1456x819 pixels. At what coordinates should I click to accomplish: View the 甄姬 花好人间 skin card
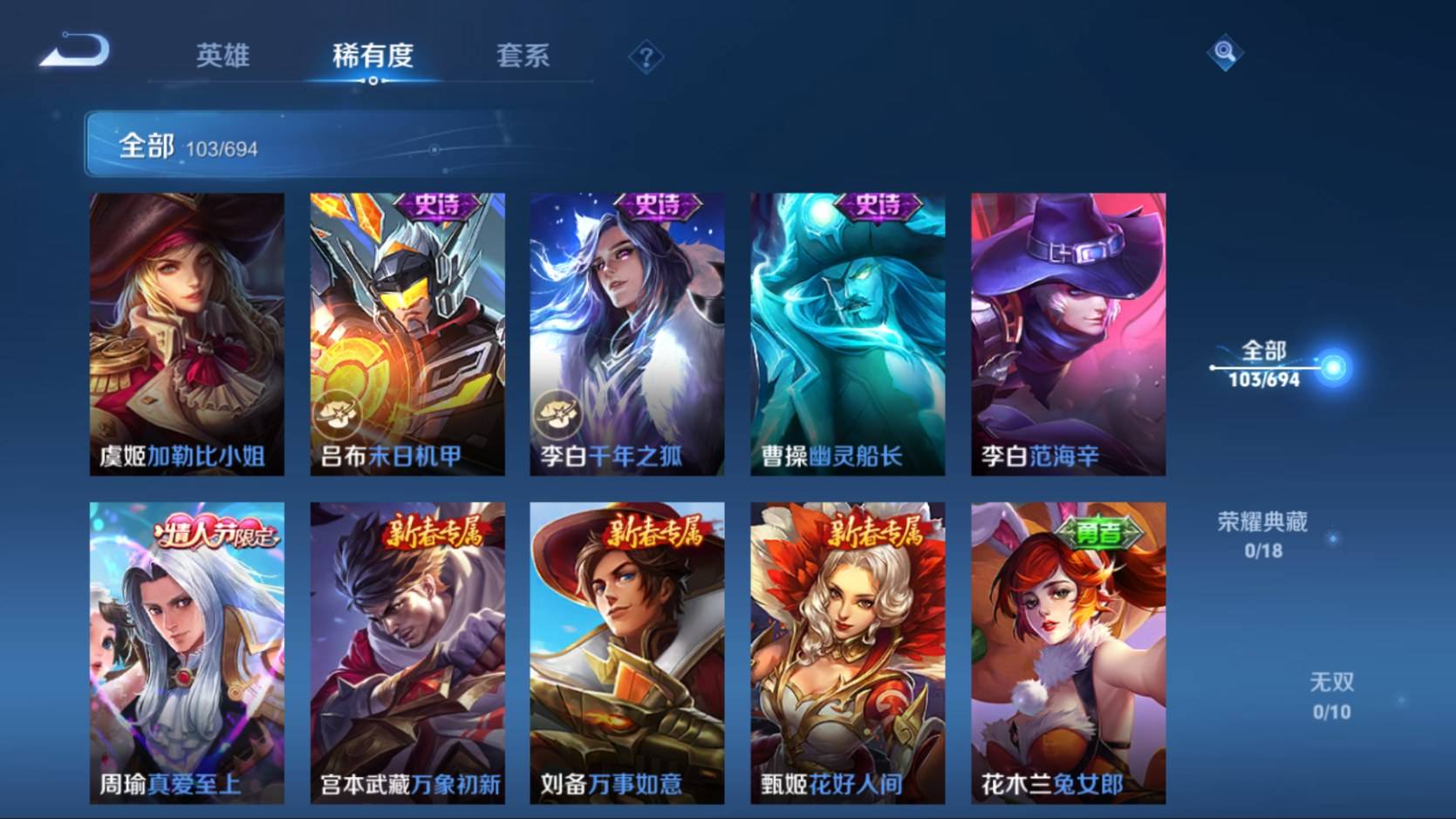(848, 652)
